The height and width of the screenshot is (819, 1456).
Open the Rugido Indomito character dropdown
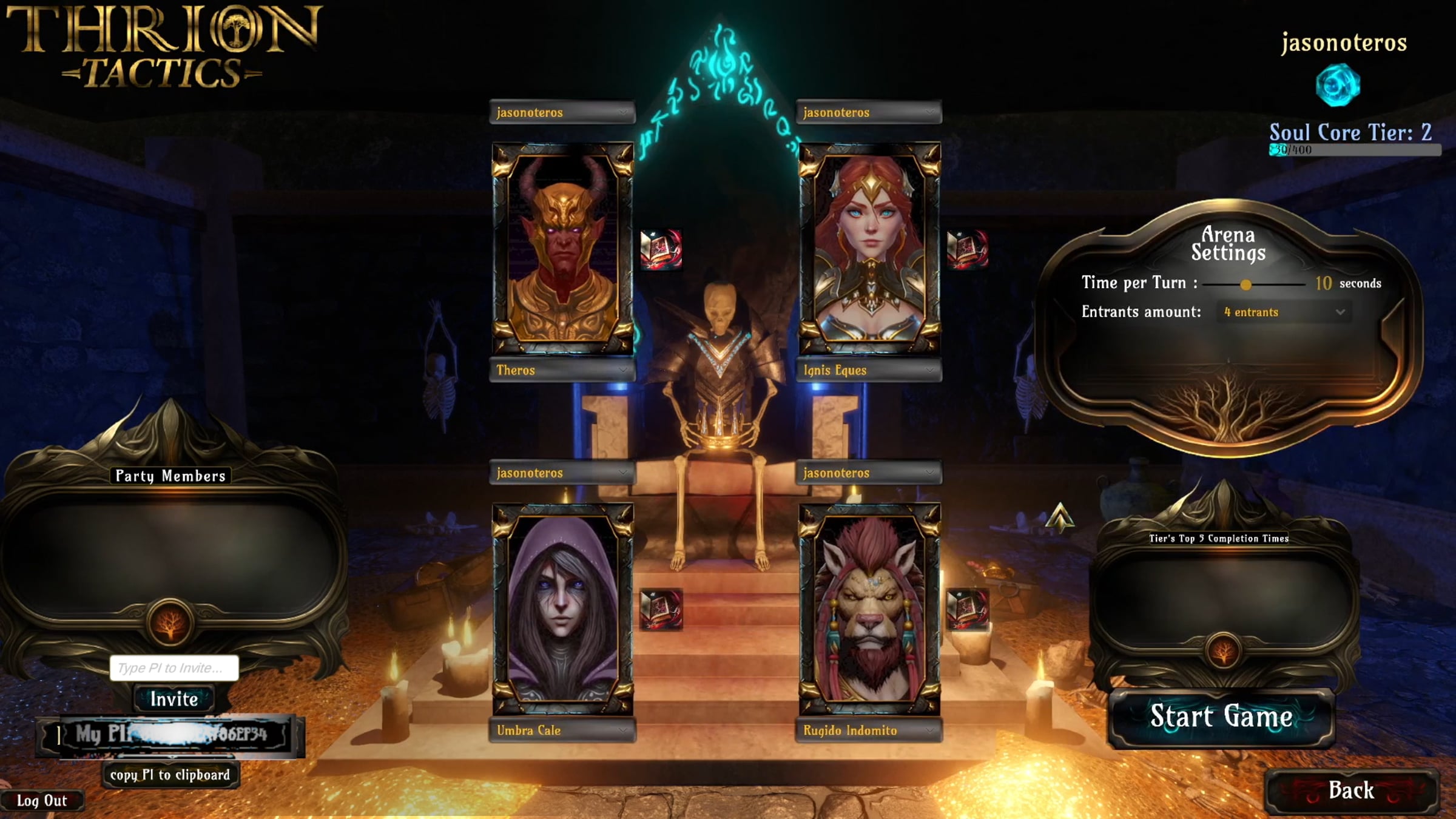coord(868,730)
